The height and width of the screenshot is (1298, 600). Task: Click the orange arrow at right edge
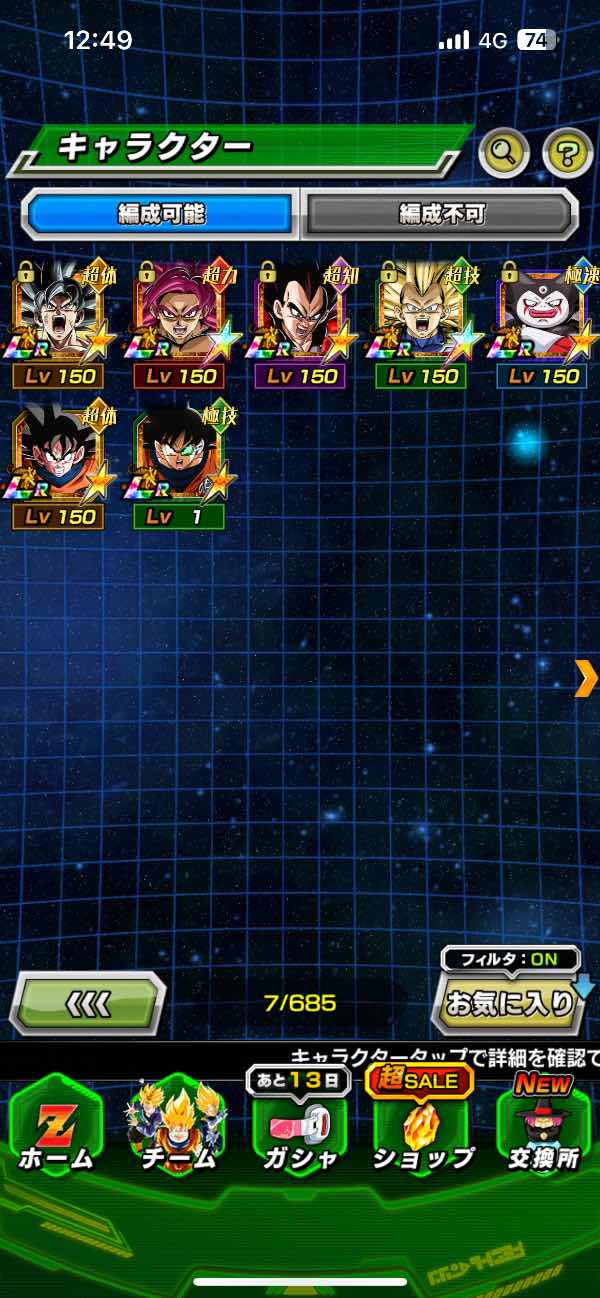pos(586,678)
